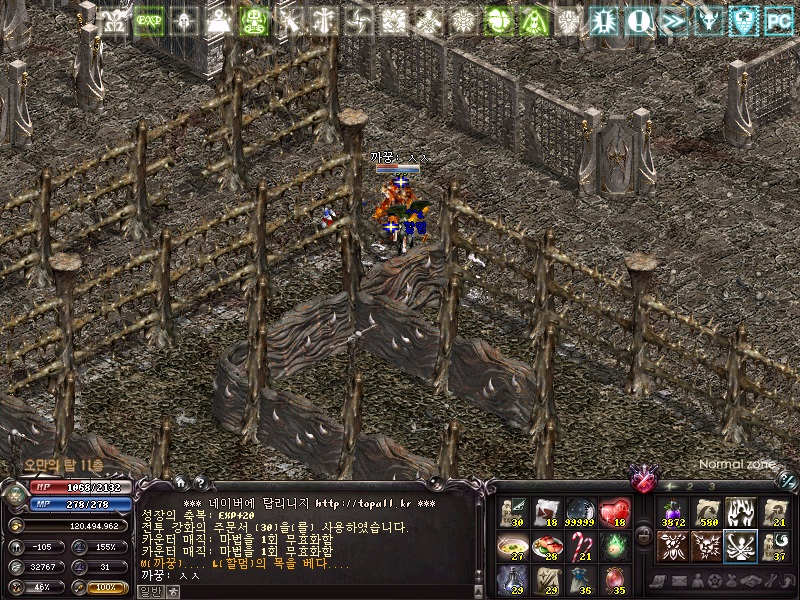800x600 pixels.
Task: Switch to hotbar page 2
Action: pos(691,486)
